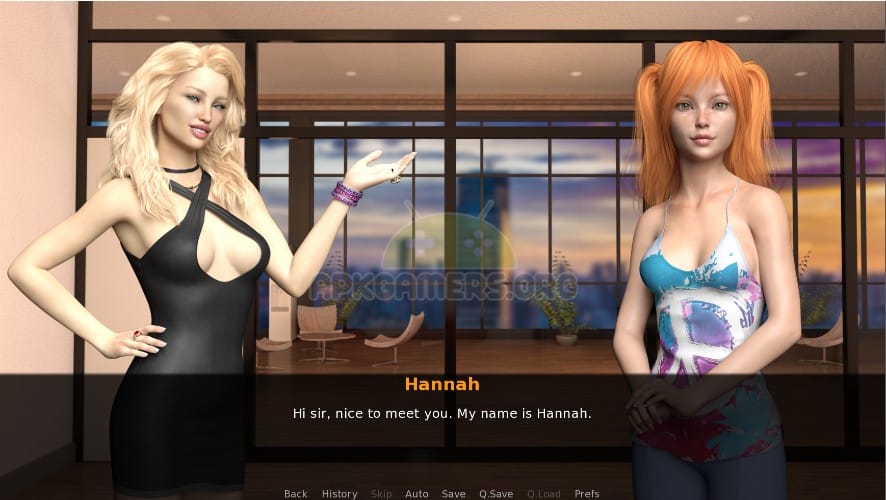Quick save with Q.Save
Viewport: 886px width, 500px height.
pos(496,494)
